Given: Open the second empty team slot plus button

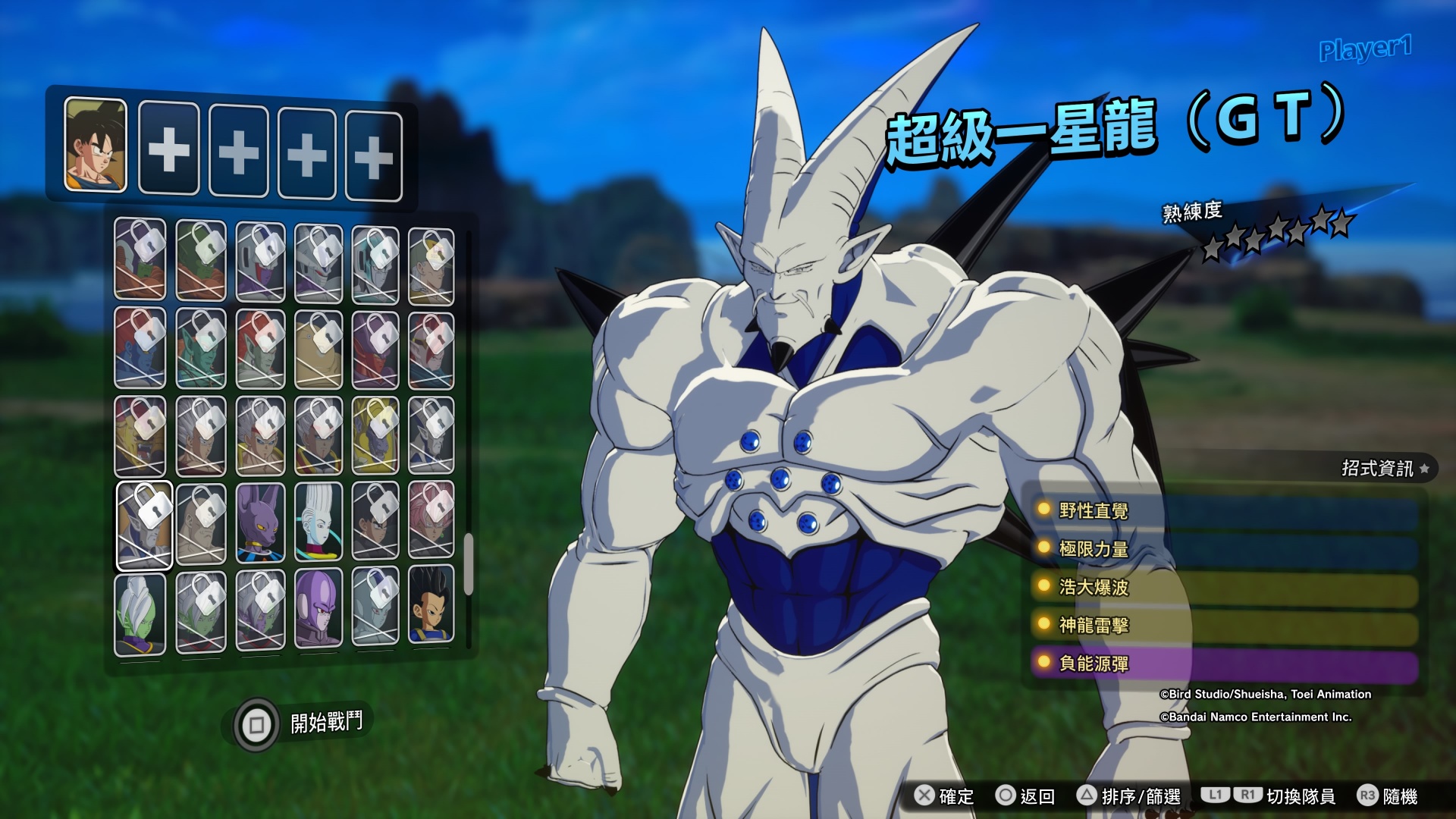Looking at the screenshot, I should (x=169, y=149).
